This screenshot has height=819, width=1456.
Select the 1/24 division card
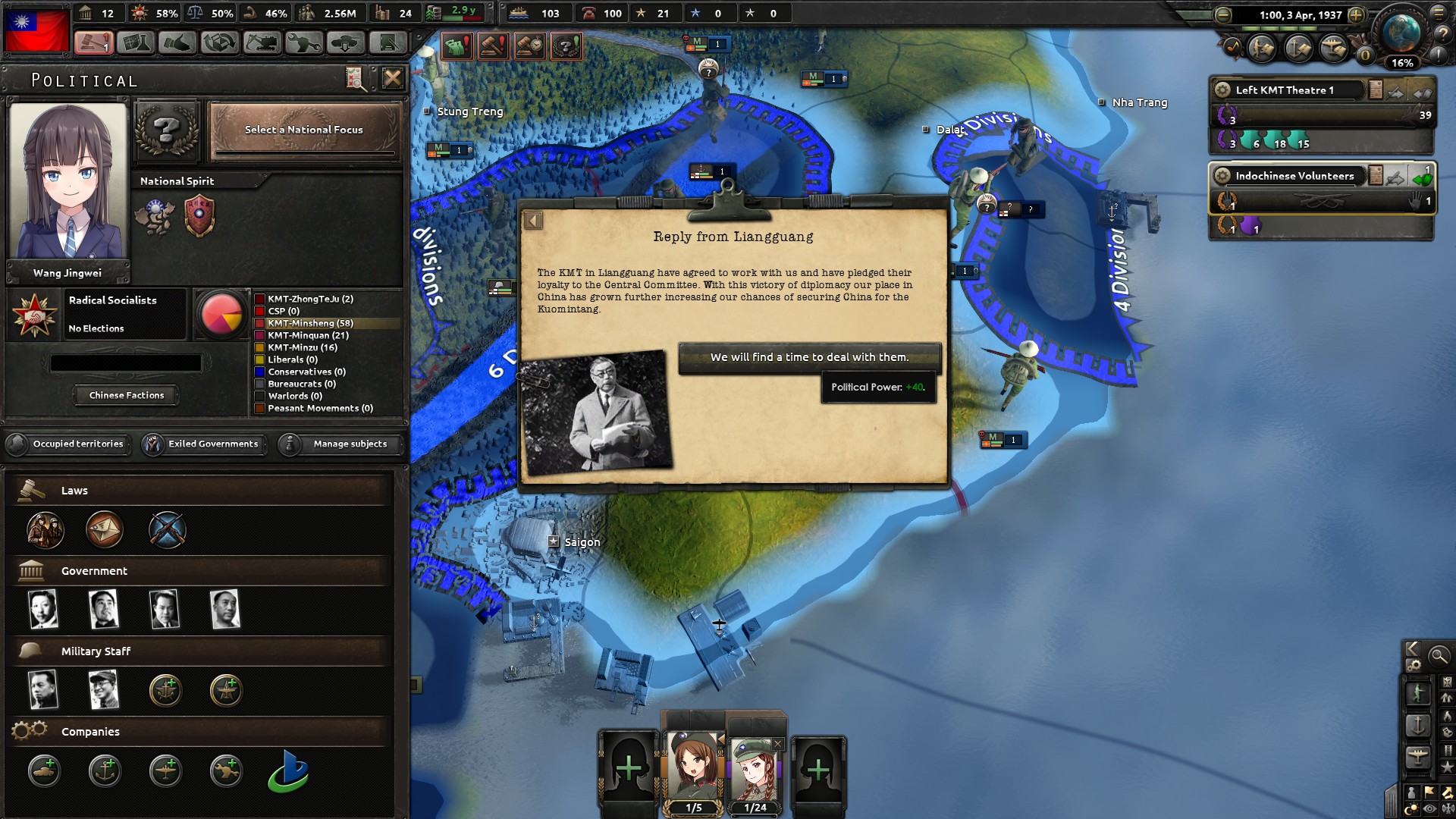click(756, 766)
